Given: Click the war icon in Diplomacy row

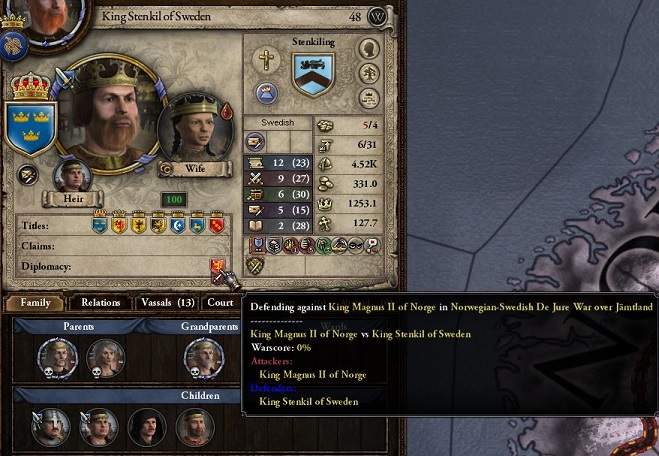Looking at the screenshot, I should click(217, 267).
